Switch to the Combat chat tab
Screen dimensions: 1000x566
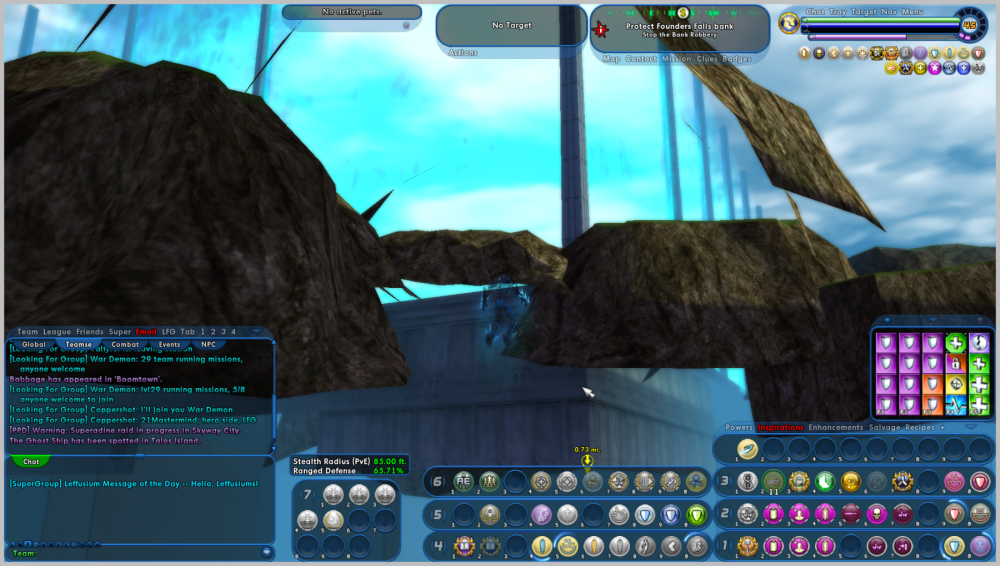click(125, 344)
